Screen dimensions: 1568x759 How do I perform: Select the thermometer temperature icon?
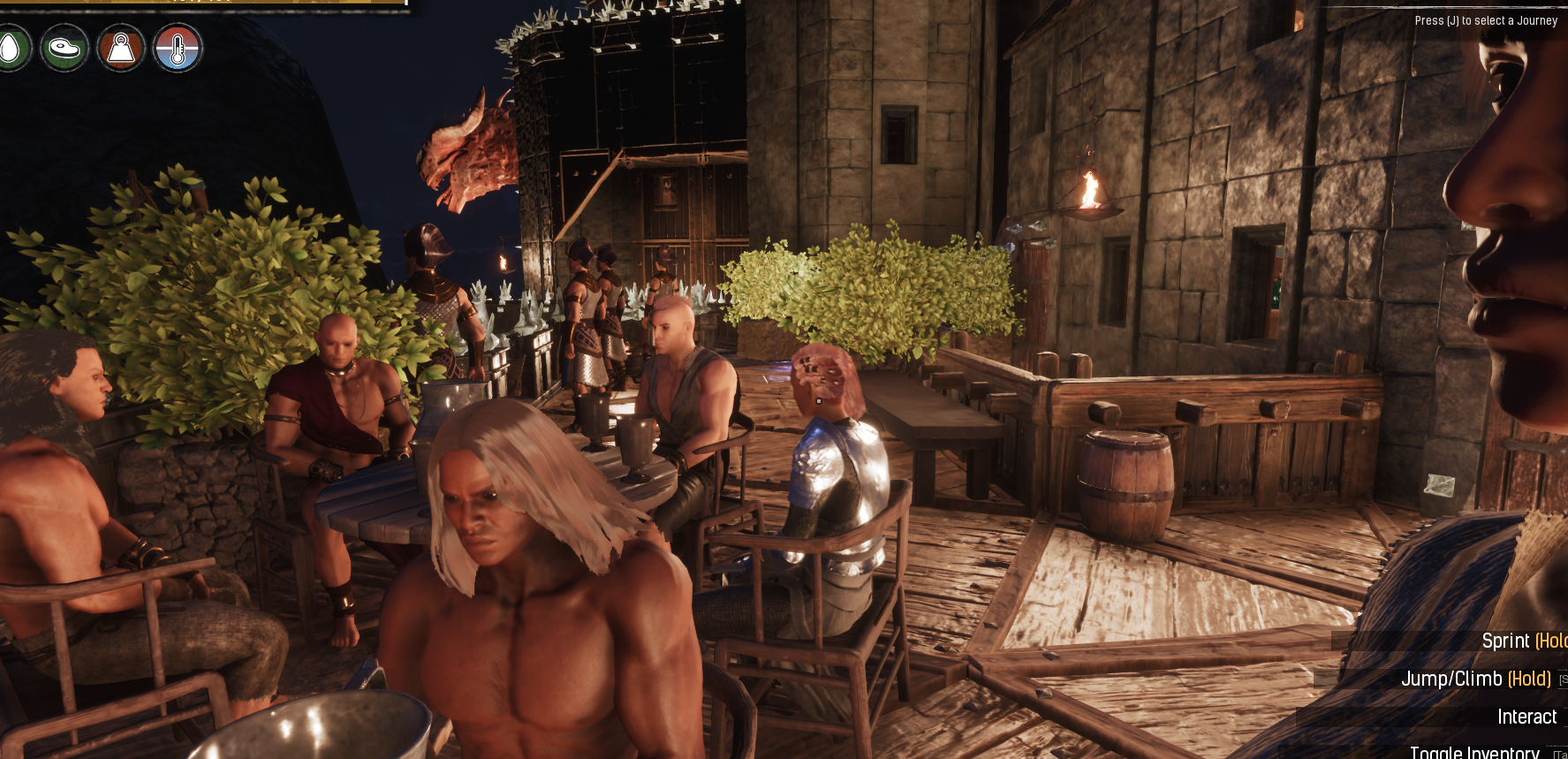click(x=178, y=48)
